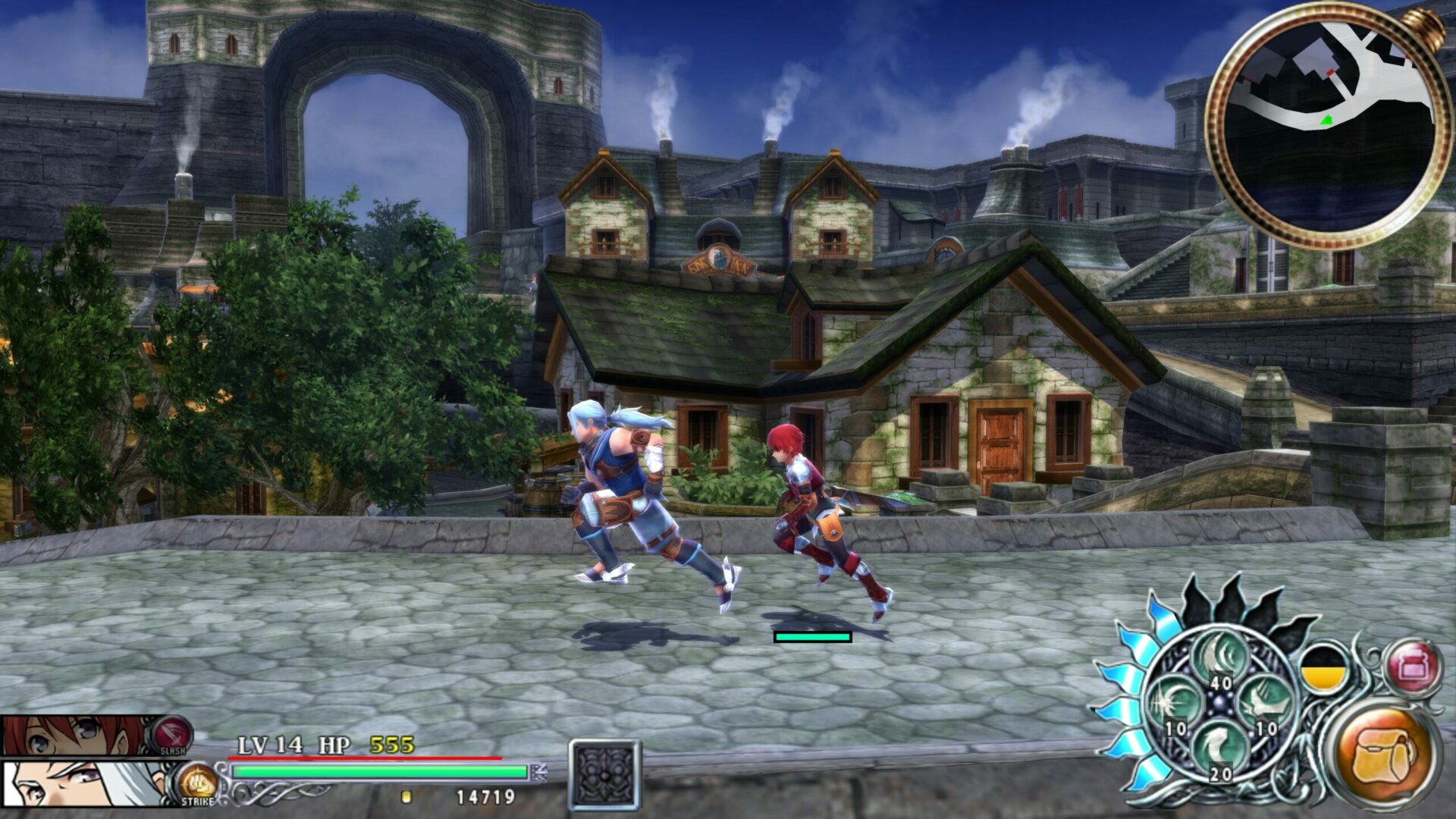The width and height of the screenshot is (1456, 819).
Task: Click the green player arrow on the minimap
Action: pyautogui.click(x=1329, y=118)
